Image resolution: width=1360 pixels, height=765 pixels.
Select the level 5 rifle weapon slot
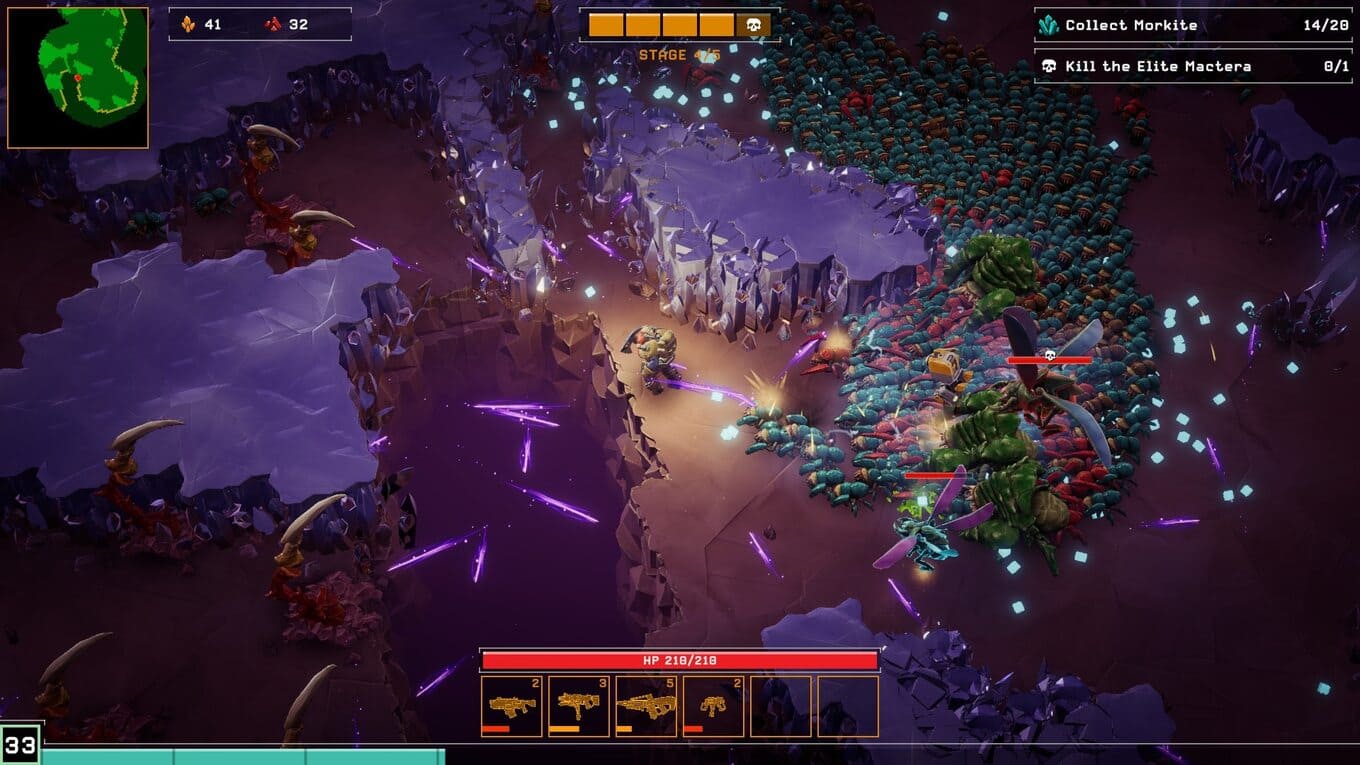pos(645,703)
